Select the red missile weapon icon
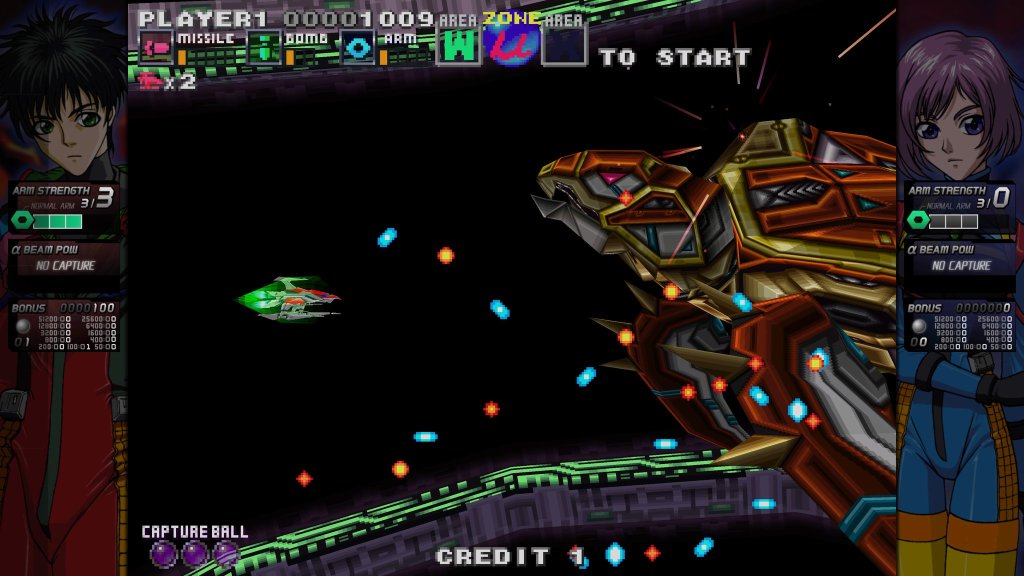The image size is (1024, 576). pyautogui.click(x=155, y=46)
